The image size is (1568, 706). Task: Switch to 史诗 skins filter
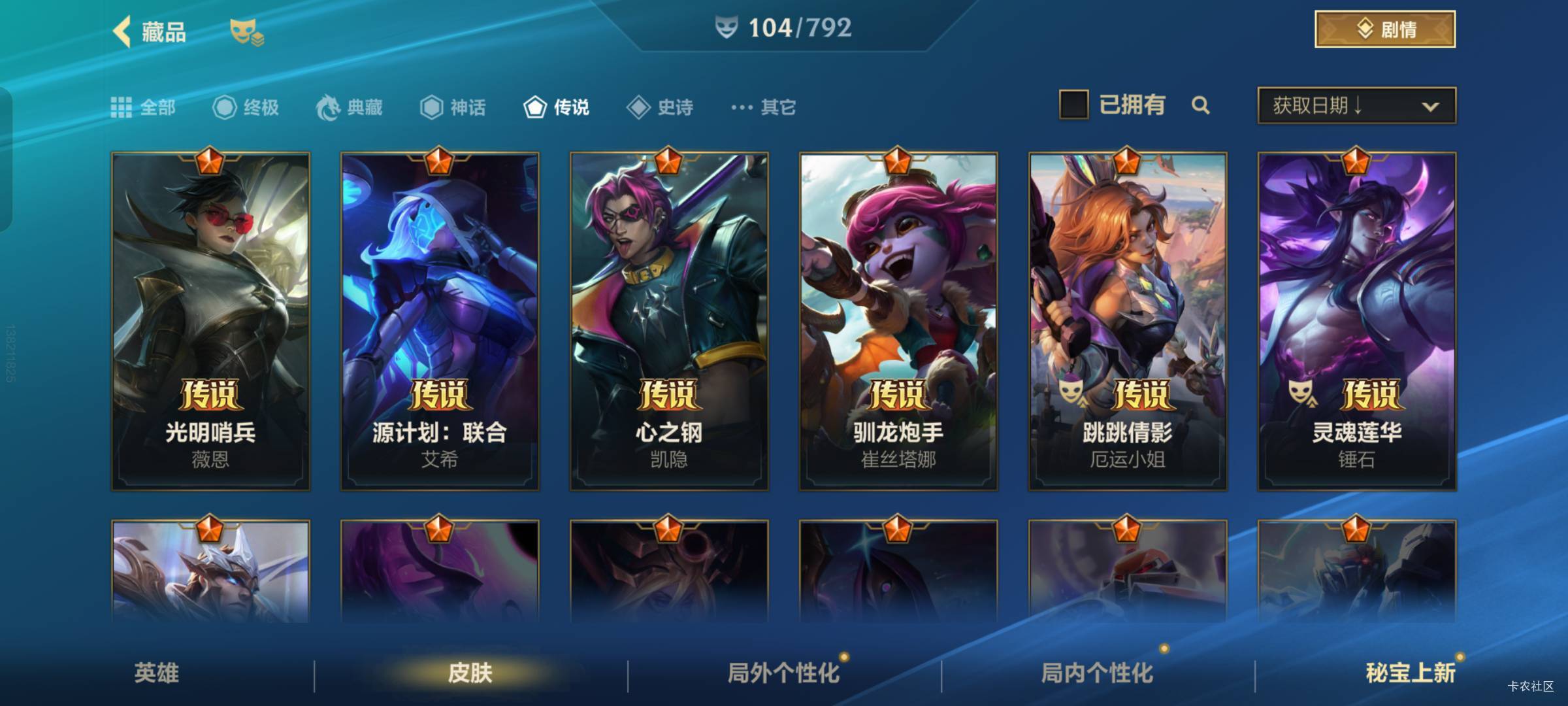tap(660, 107)
